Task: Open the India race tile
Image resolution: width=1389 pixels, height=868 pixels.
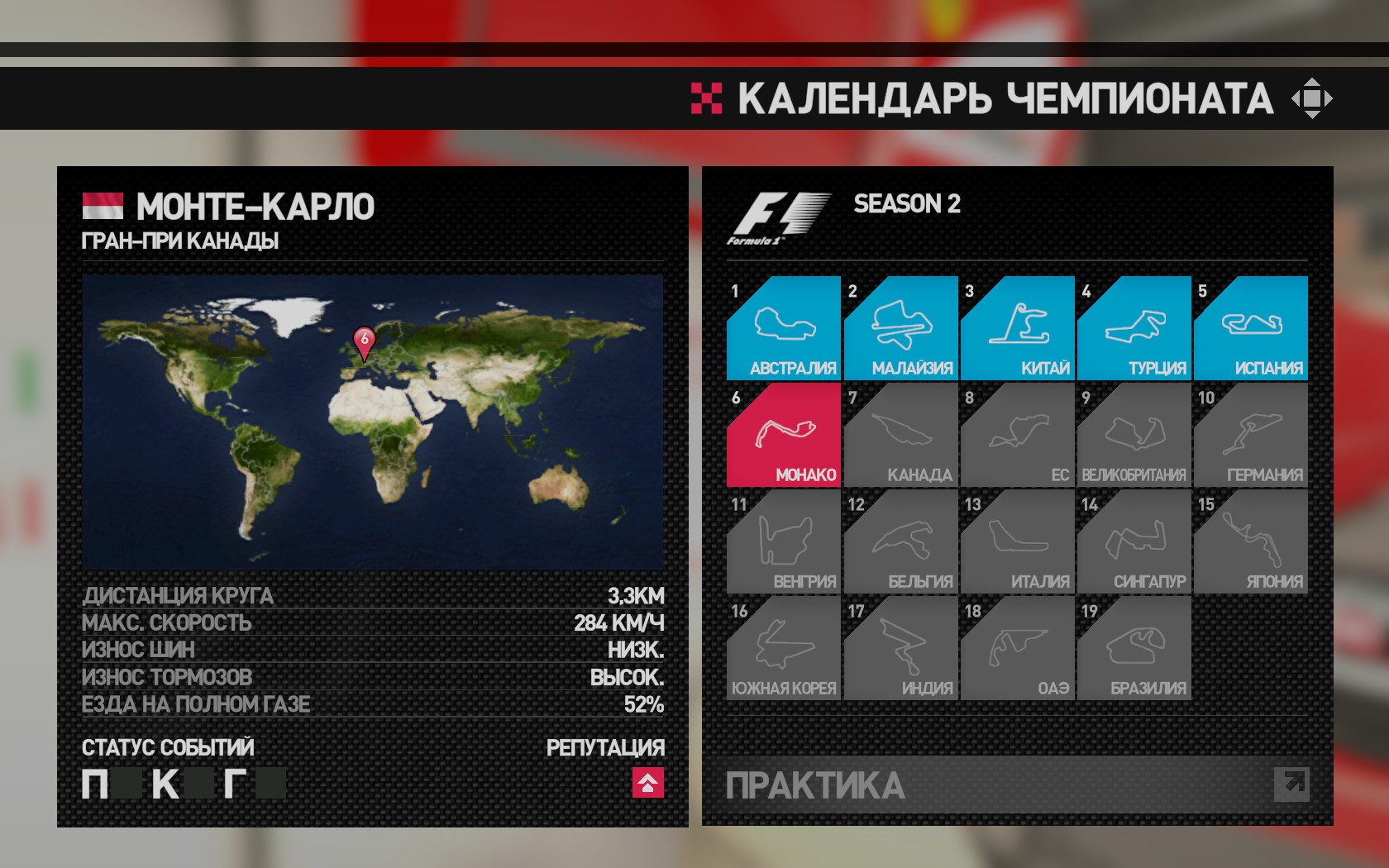Action: (x=900, y=648)
